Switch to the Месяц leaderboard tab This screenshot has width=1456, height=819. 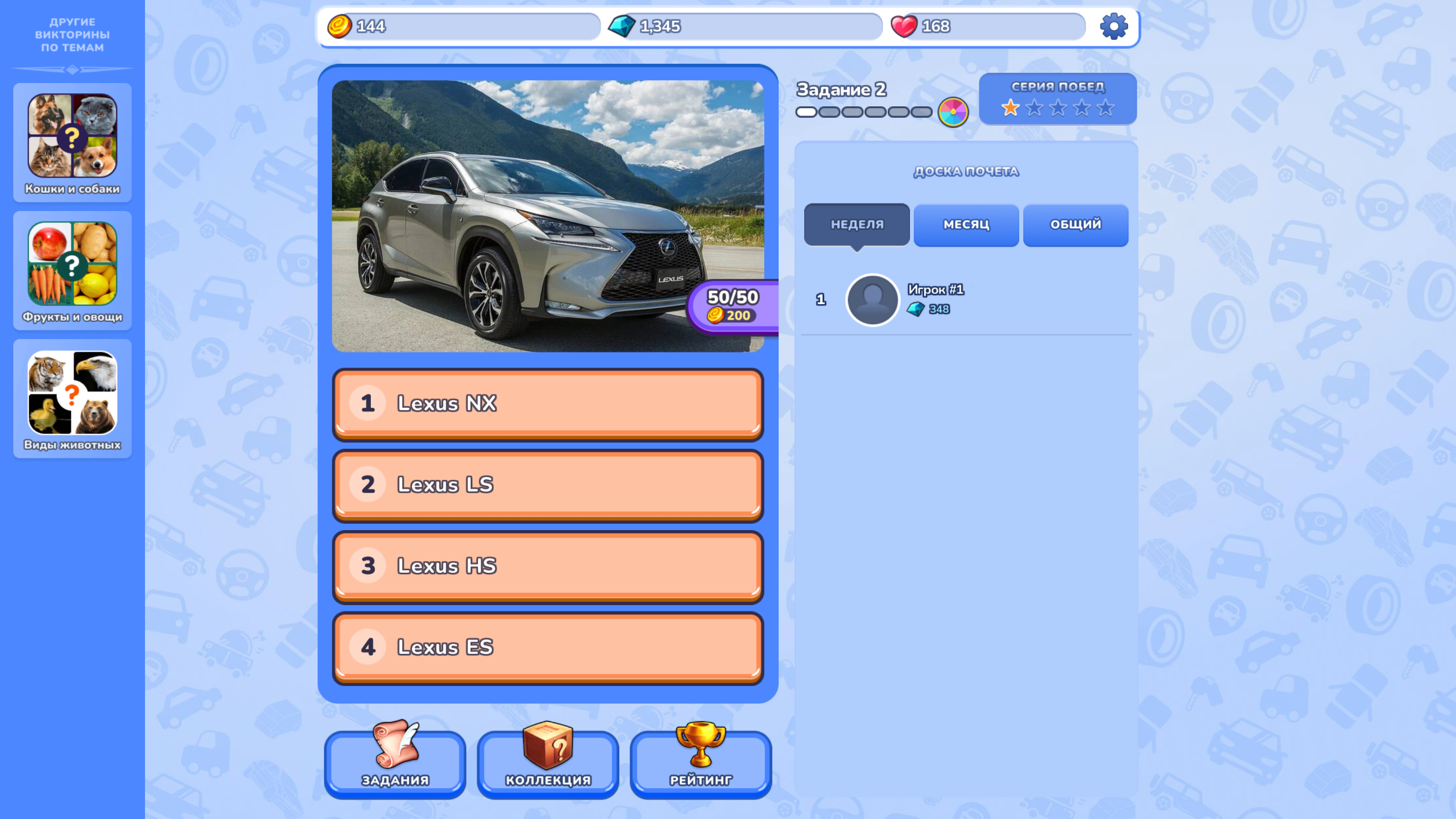(x=966, y=225)
